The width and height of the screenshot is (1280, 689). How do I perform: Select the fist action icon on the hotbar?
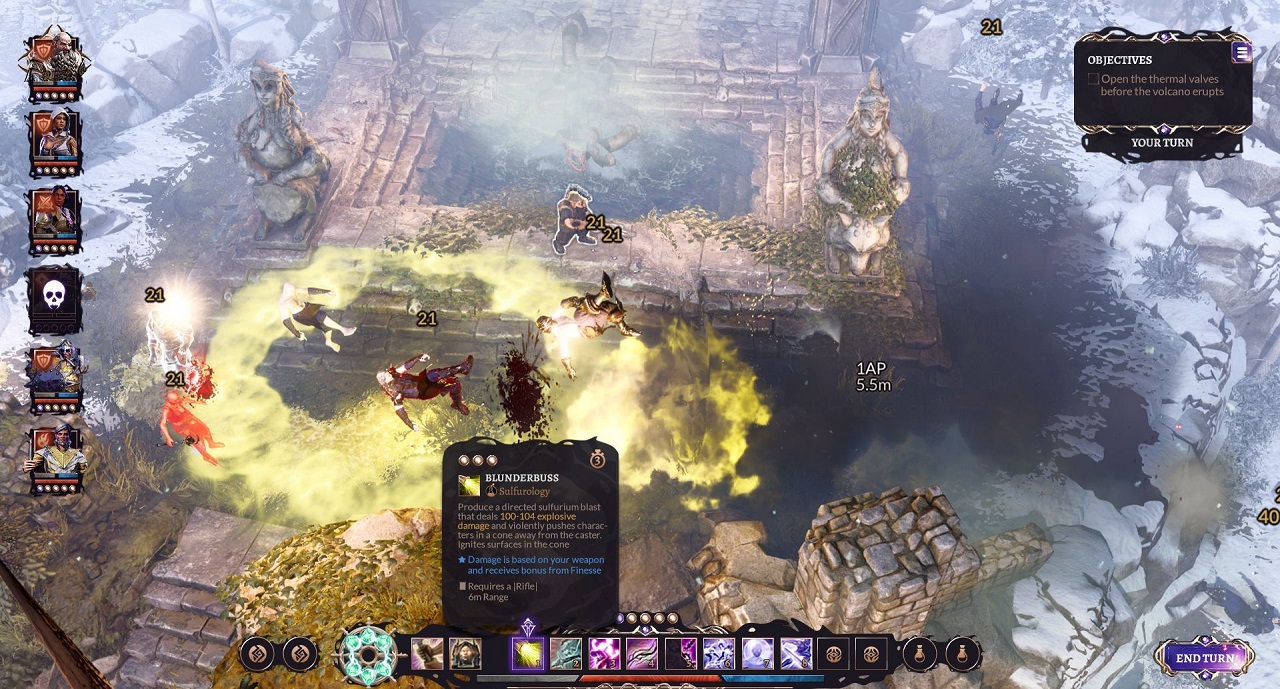coord(427,654)
